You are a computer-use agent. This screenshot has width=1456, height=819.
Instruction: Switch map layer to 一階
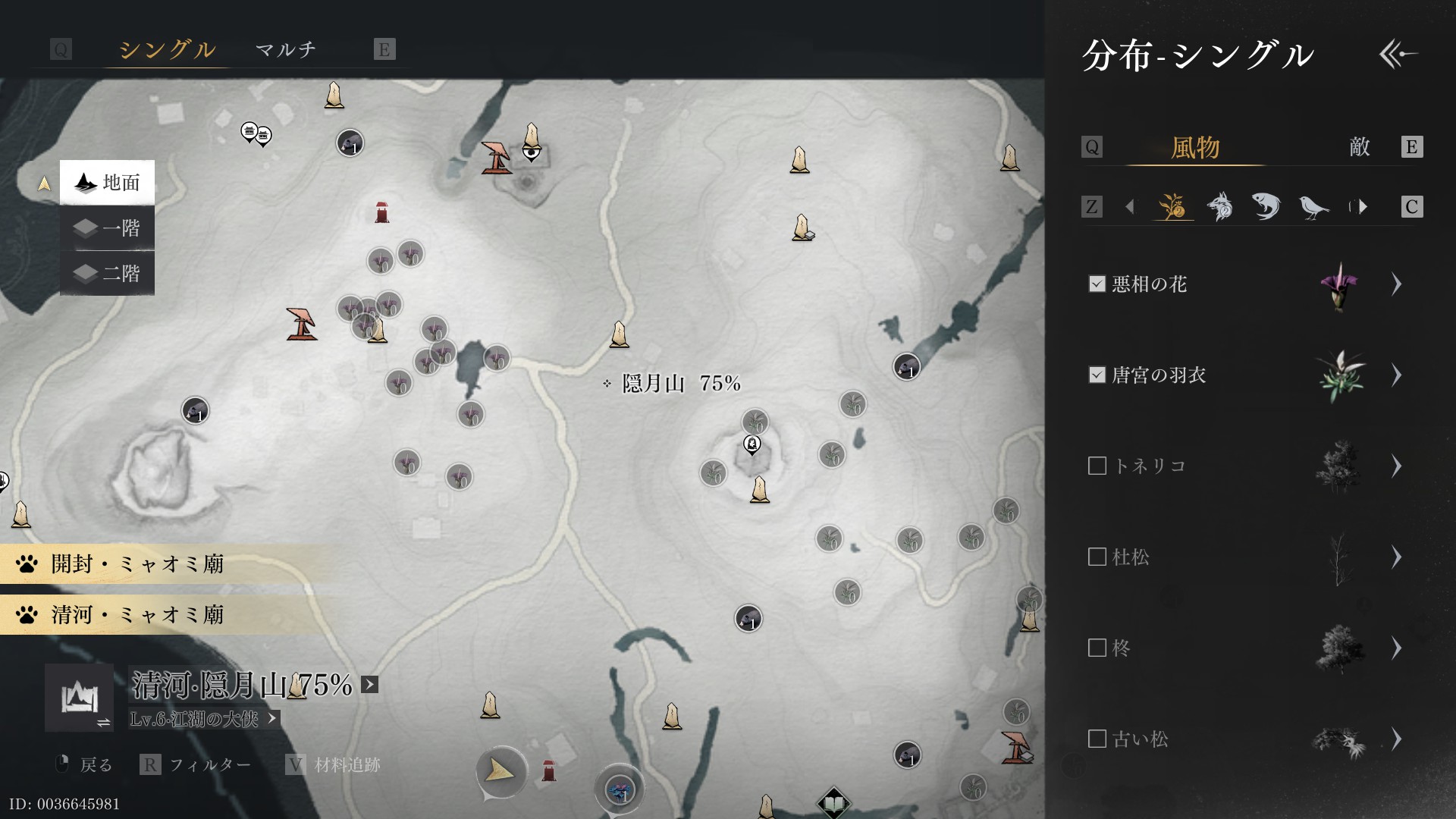107,228
